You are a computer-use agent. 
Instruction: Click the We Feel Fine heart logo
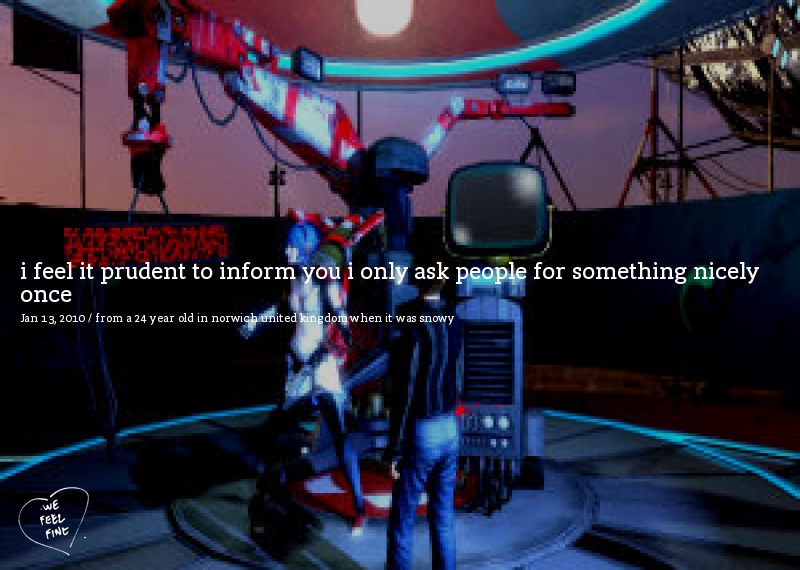click(x=53, y=519)
